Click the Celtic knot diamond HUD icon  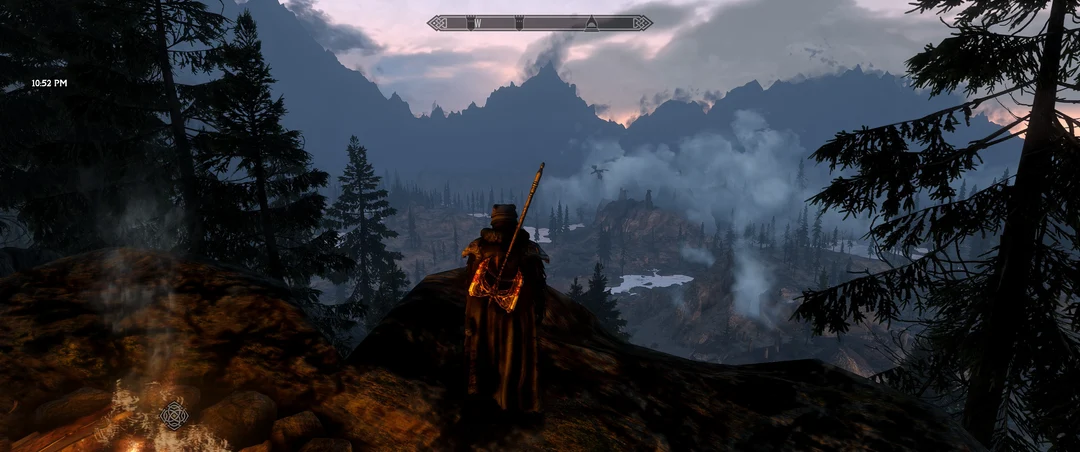point(174,414)
